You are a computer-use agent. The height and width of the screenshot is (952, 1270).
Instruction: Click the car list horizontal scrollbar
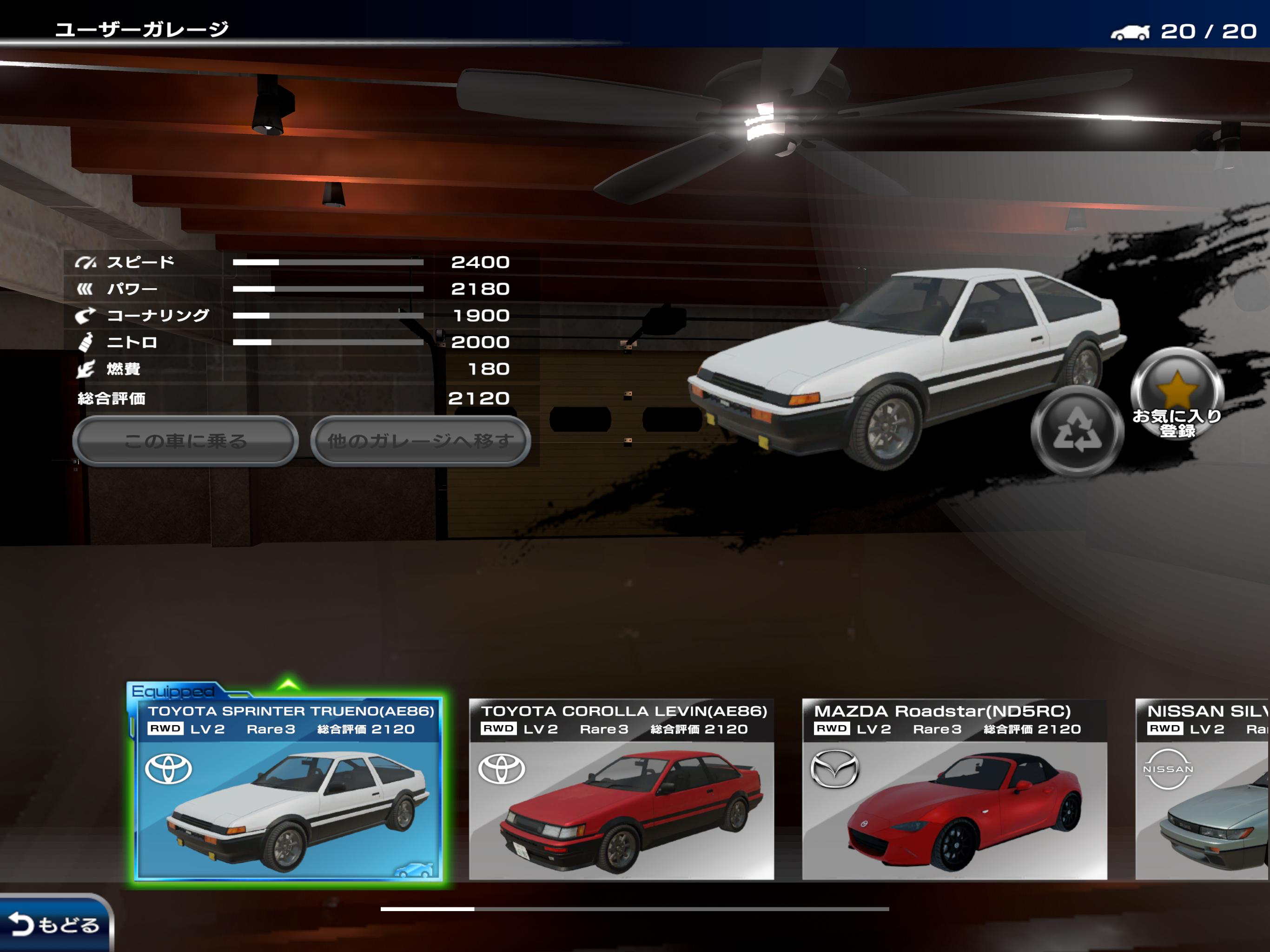635,909
